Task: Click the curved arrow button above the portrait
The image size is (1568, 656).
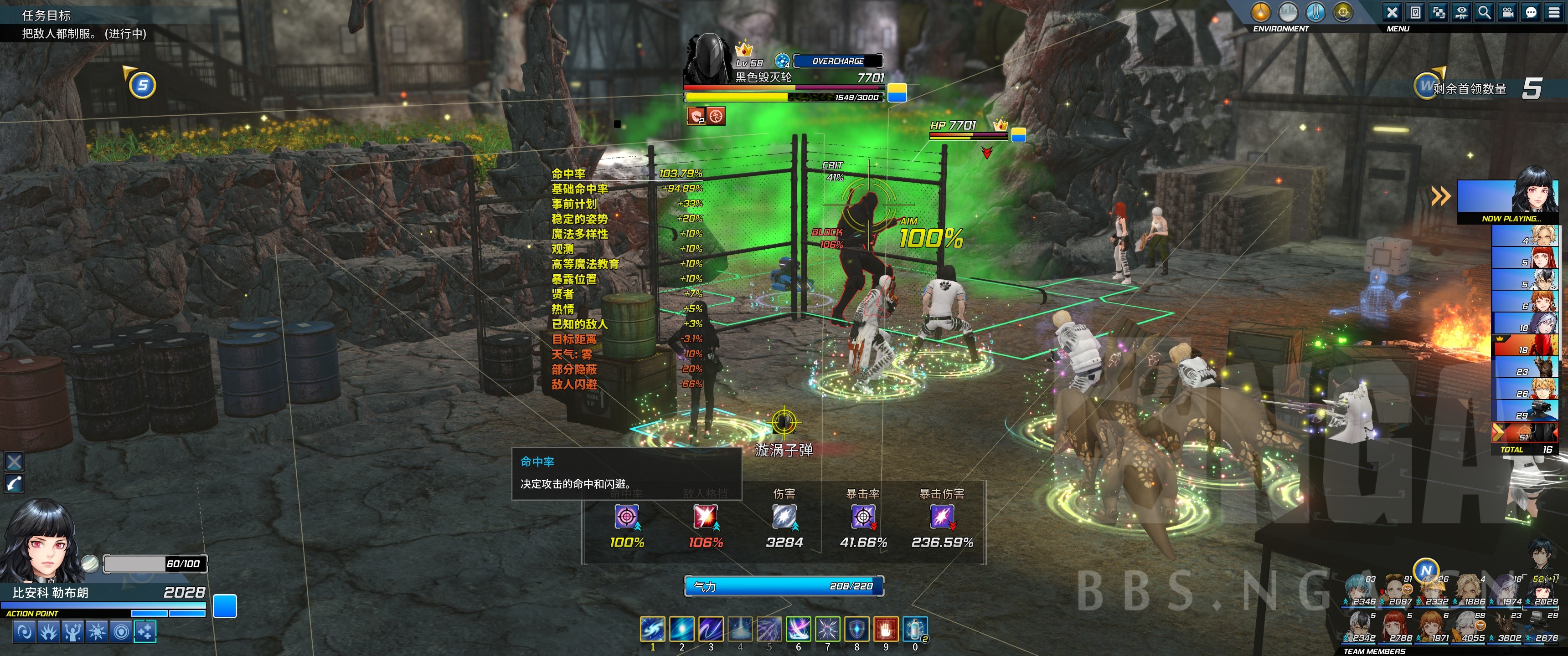Action: pyautogui.click(x=14, y=484)
